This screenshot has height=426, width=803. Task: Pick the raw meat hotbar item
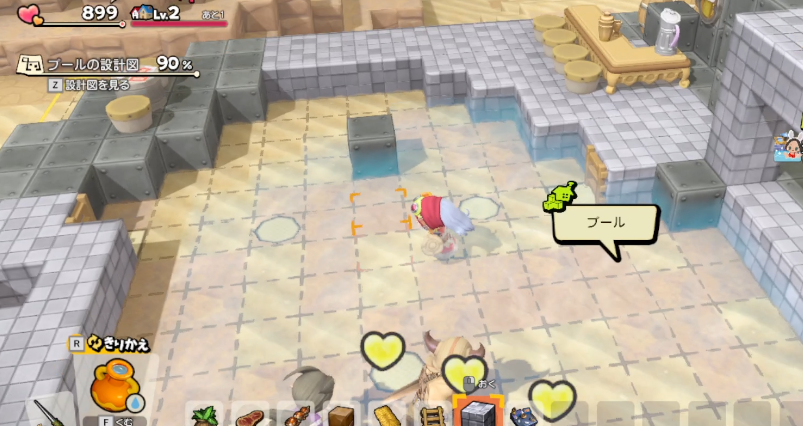(x=250, y=416)
